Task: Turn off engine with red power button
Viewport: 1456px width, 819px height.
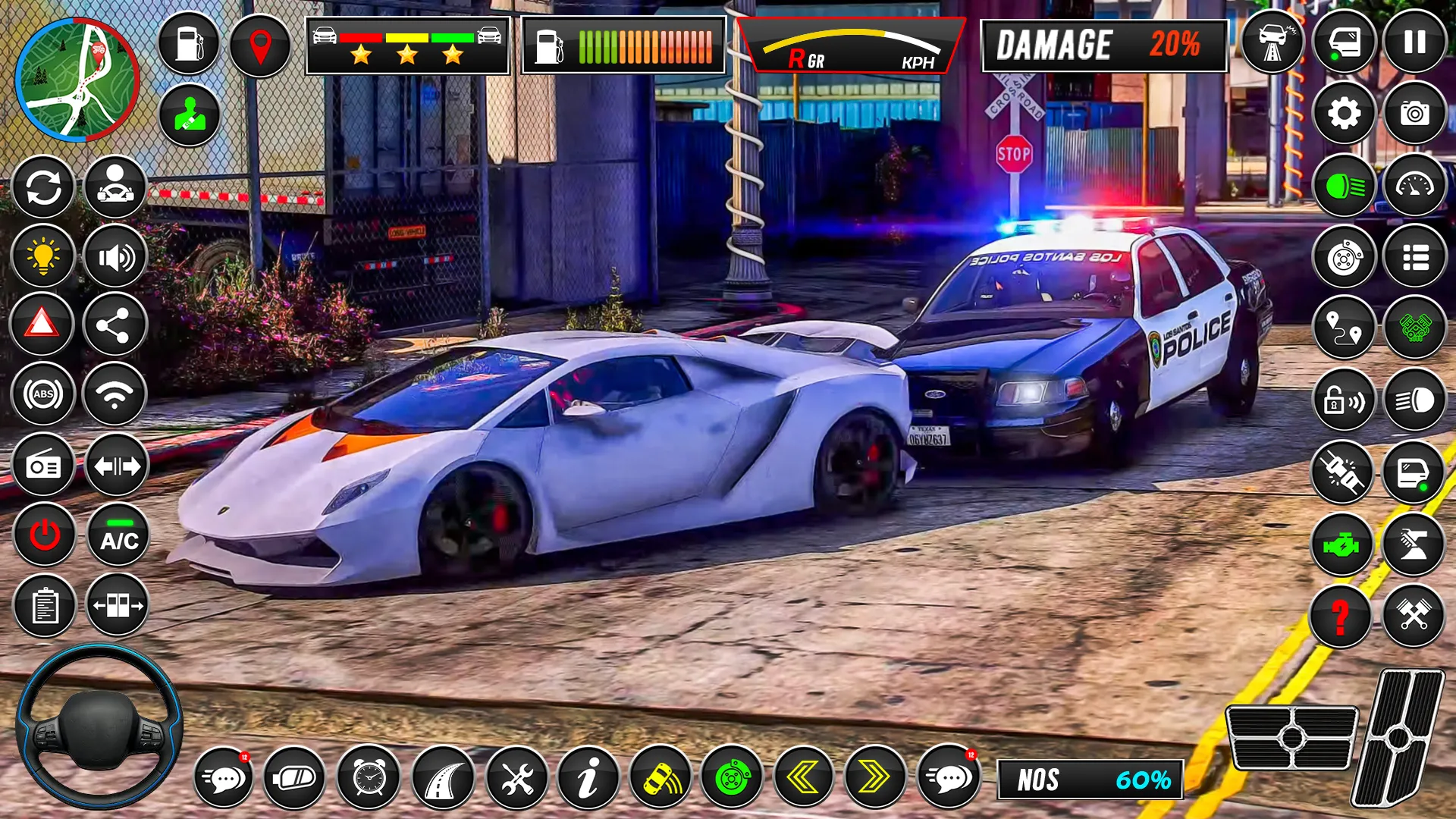Action: [x=45, y=535]
